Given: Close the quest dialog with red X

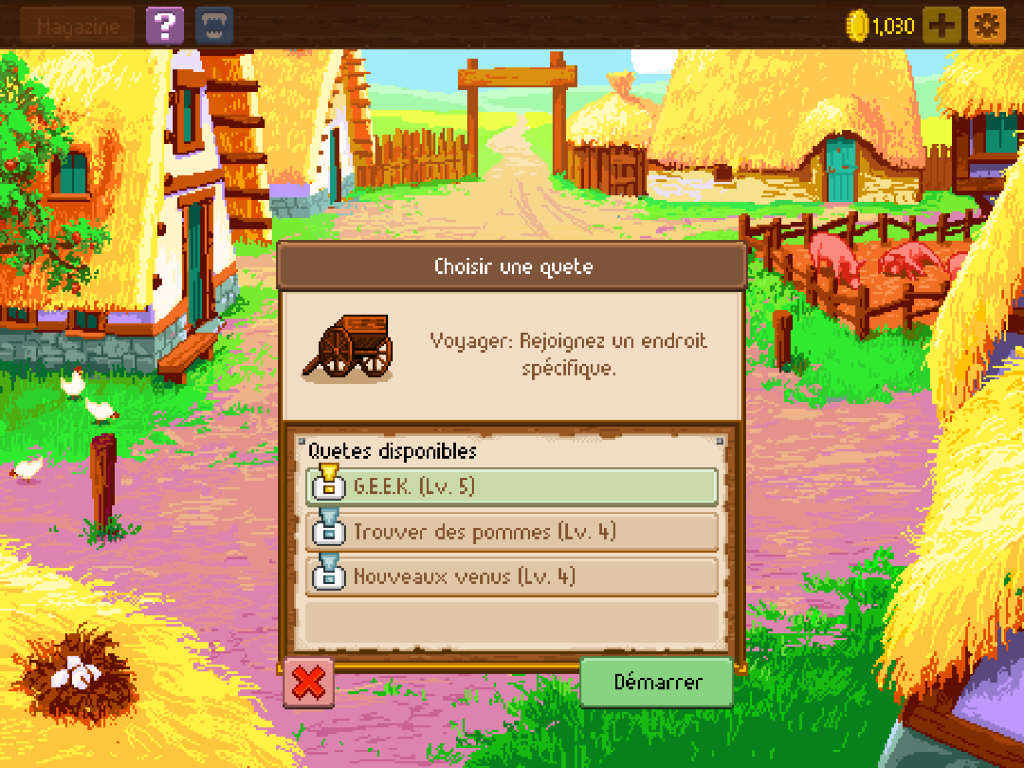Looking at the screenshot, I should pyautogui.click(x=310, y=683).
